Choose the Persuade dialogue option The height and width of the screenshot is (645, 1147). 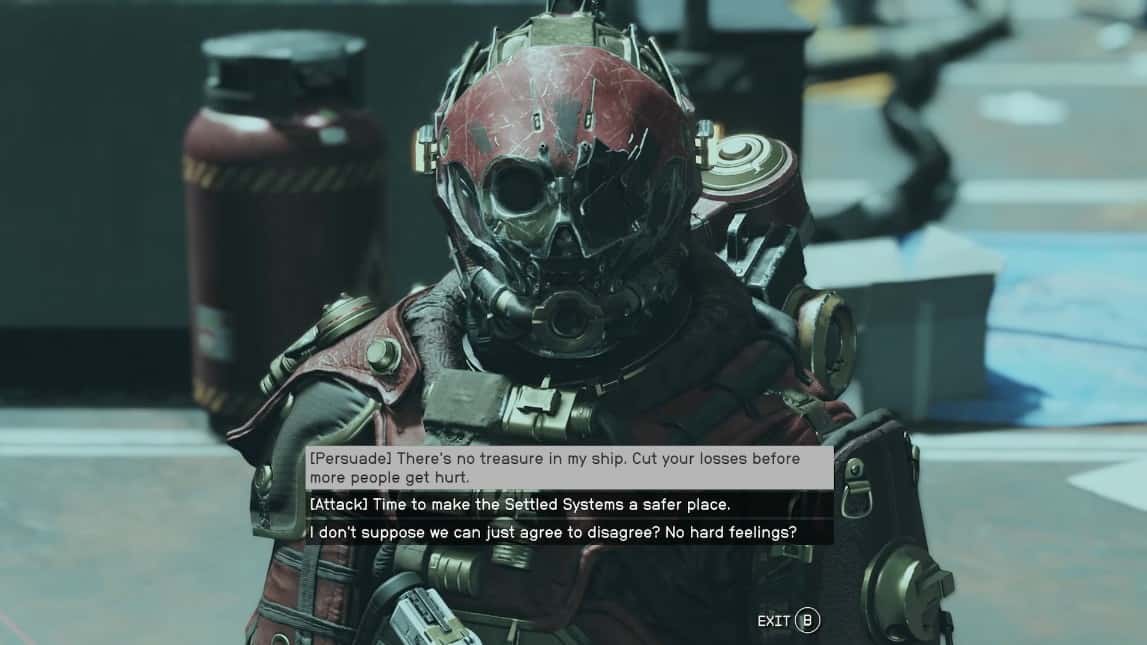pyautogui.click(x=568, y=468)
